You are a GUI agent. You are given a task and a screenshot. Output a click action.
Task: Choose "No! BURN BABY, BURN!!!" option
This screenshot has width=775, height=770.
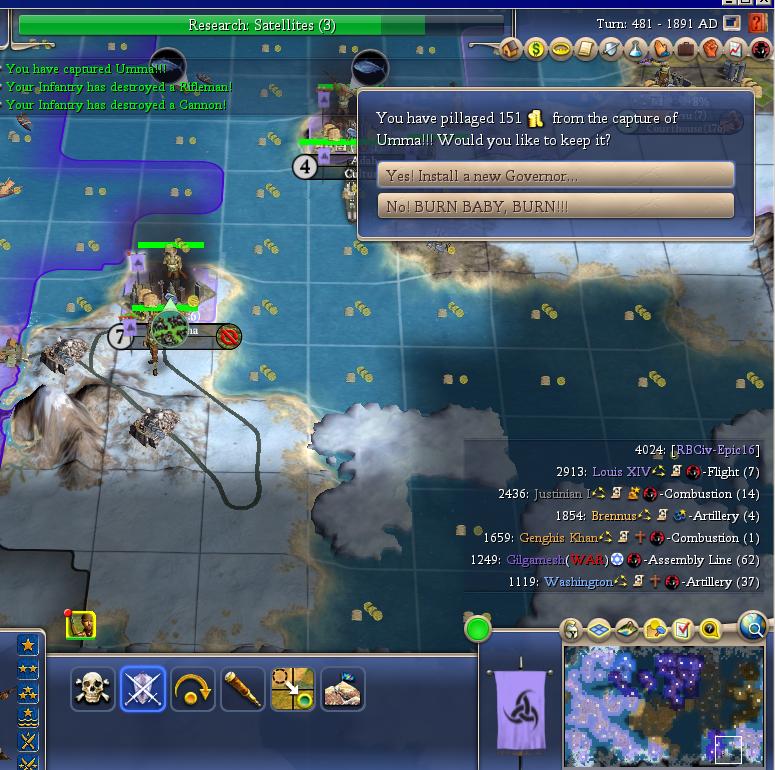(555, 206)
